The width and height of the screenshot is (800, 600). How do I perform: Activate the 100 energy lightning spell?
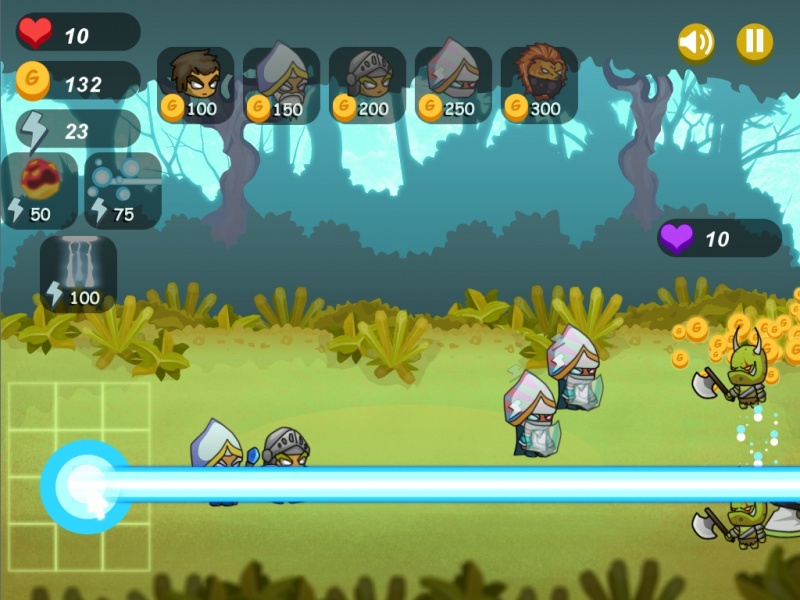(78, 272)
